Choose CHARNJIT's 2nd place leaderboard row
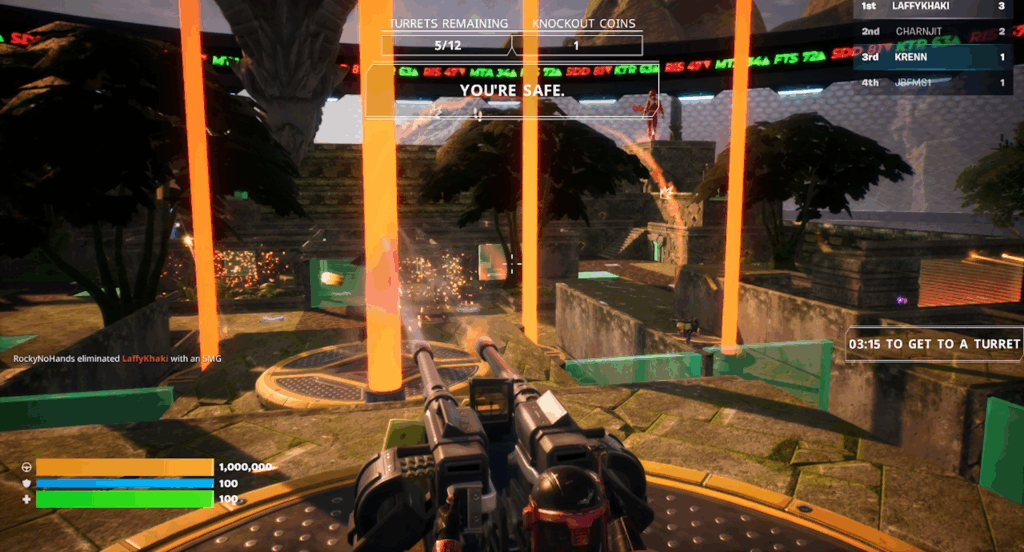The height and width of the screenshot is (552, 1024). click(x=933, y=32)
